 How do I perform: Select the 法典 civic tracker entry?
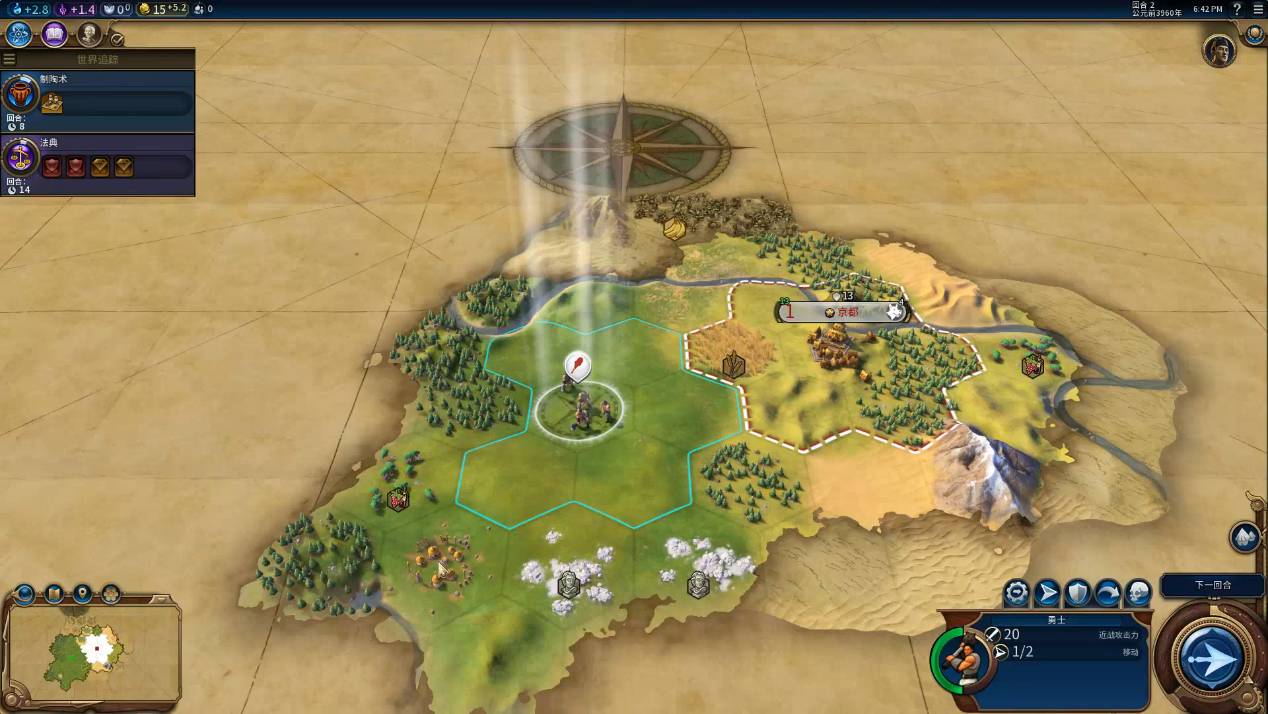tap(97, 164)
